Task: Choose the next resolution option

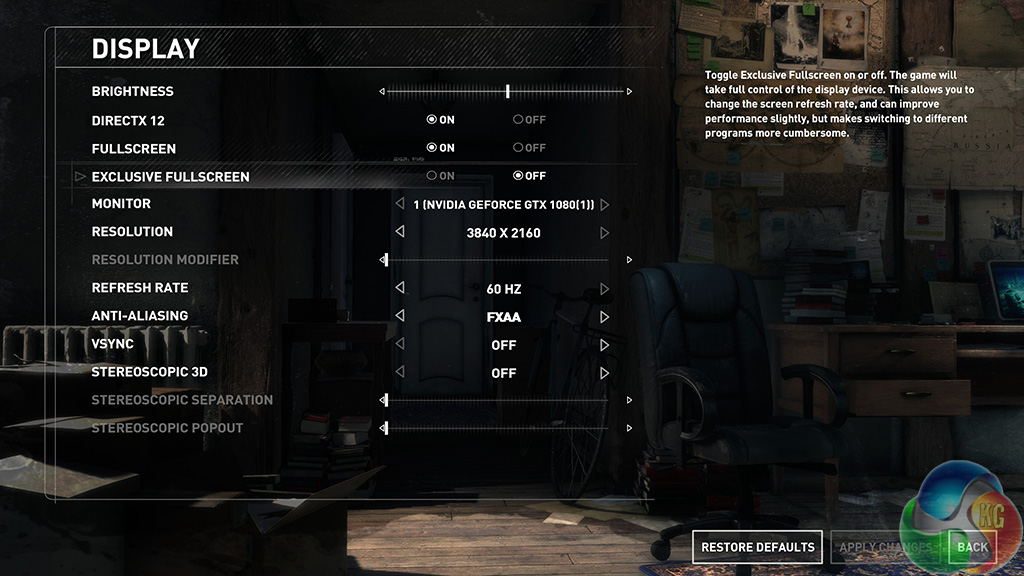Action: [605, 232]
